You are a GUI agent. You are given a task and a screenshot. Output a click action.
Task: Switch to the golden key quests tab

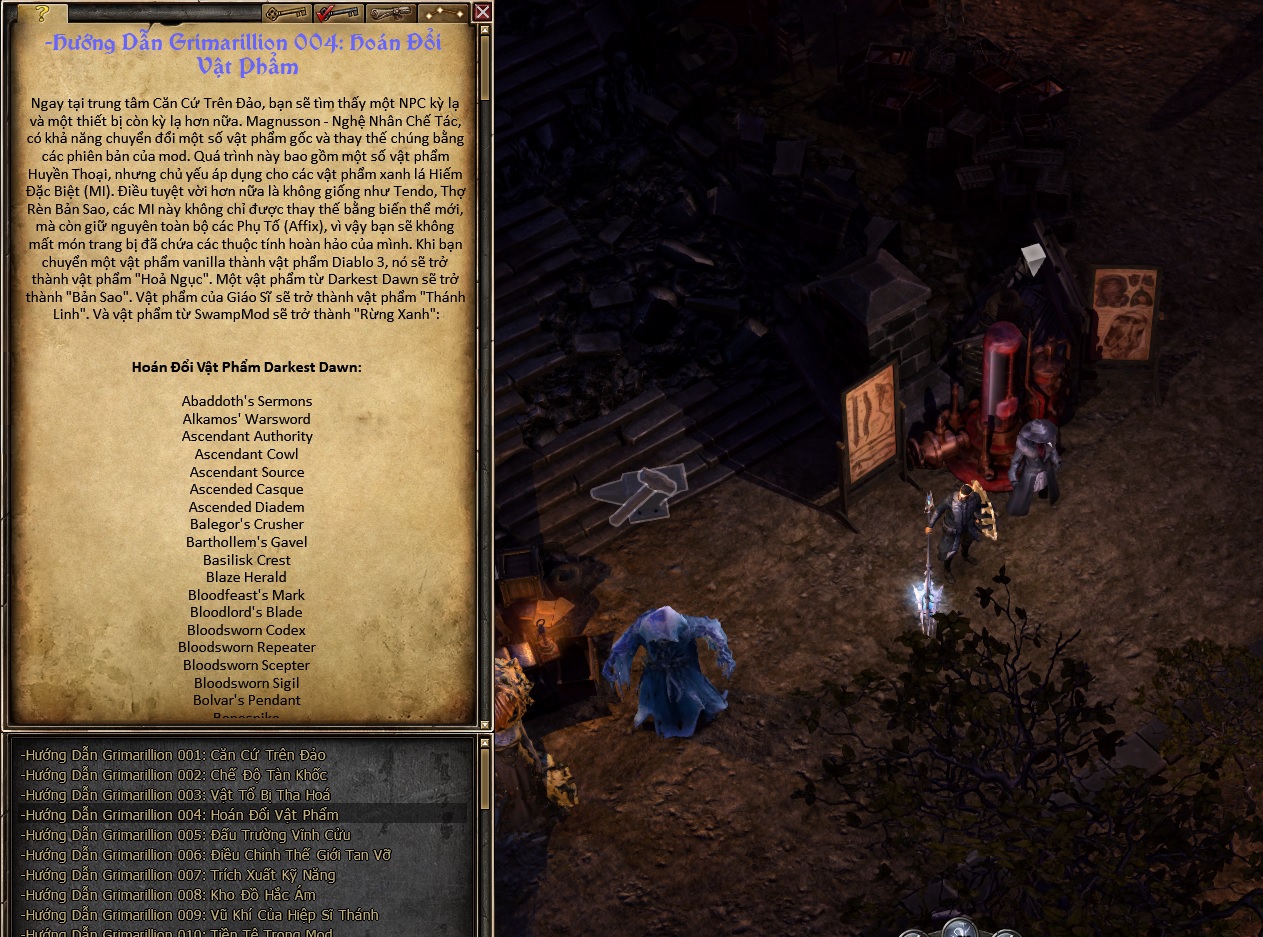(x=286, y=13)
